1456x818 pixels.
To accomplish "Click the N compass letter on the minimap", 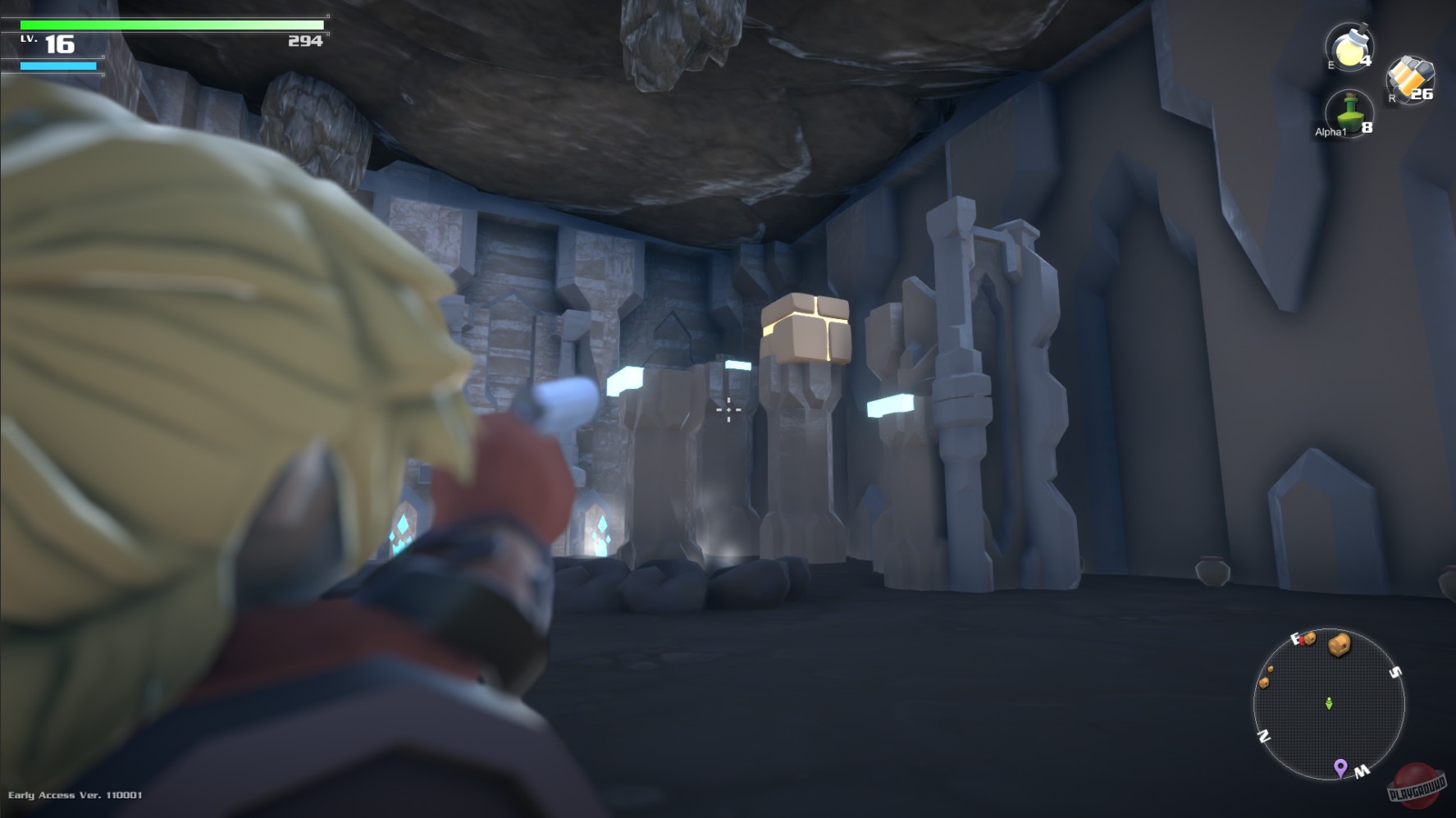I will 1263,734.
